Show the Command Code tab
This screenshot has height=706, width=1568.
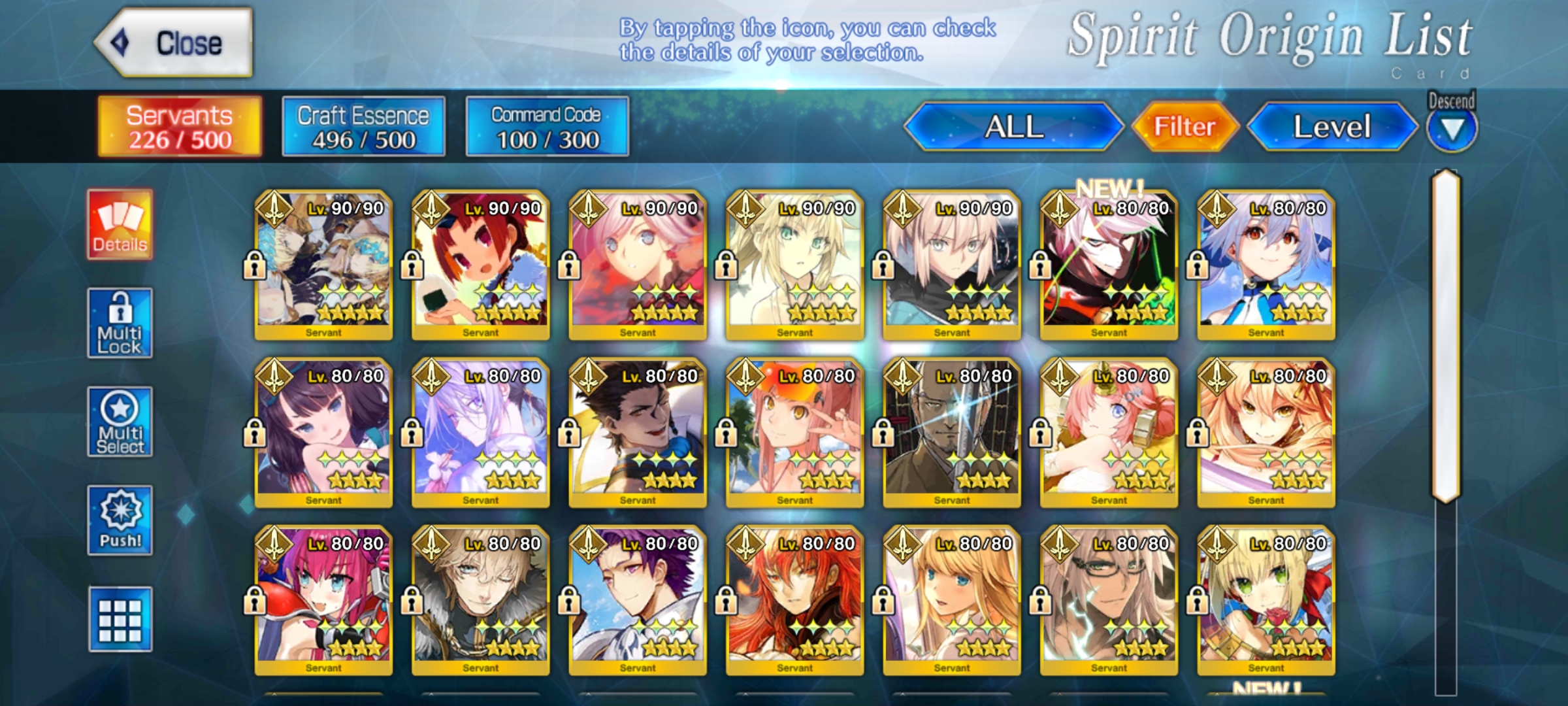[x=547, y=127]
